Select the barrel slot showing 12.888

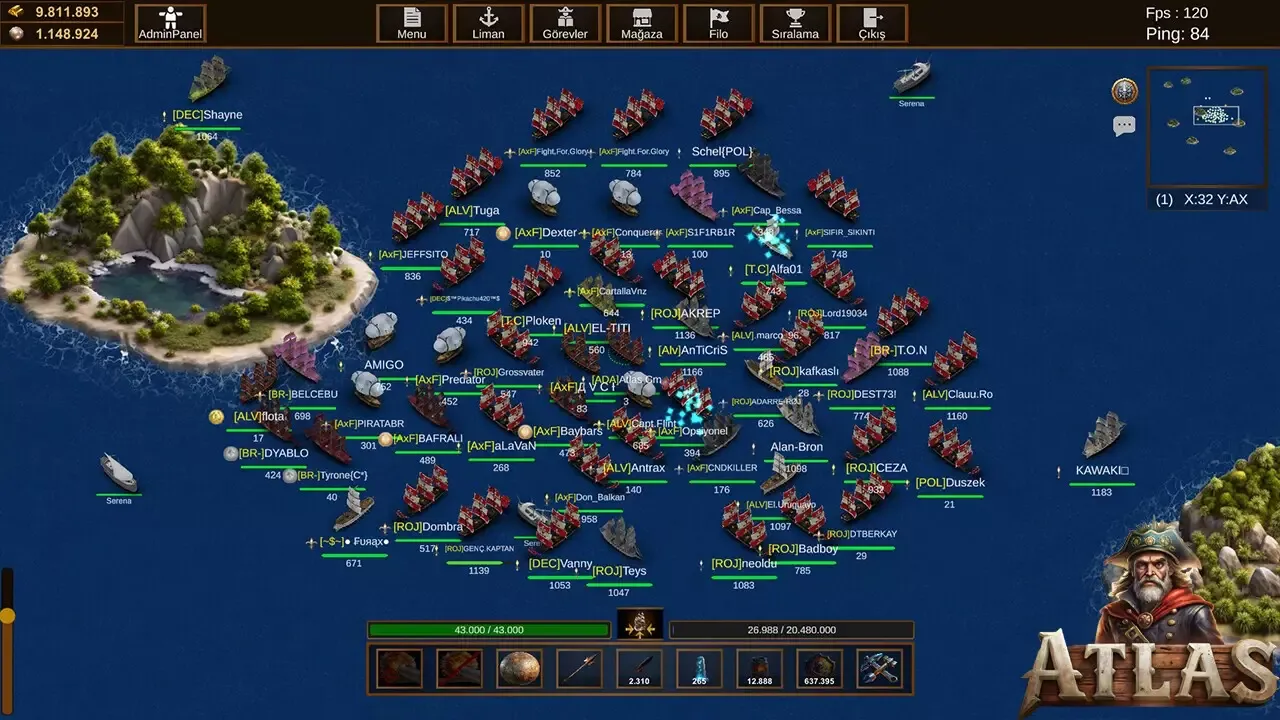tap(759, 668)
